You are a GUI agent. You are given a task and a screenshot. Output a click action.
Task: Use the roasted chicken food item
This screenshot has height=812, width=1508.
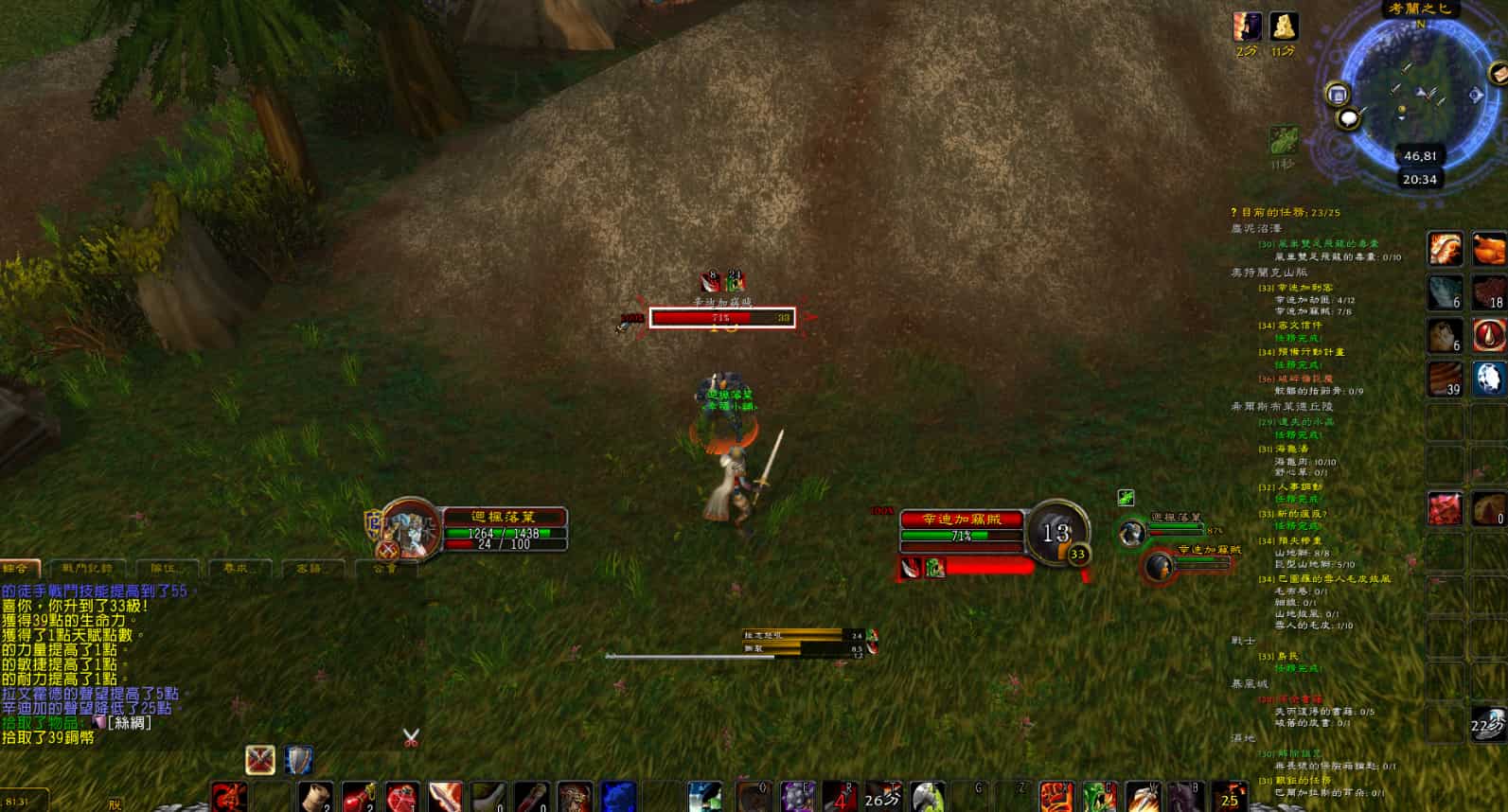coord(1489,249)
